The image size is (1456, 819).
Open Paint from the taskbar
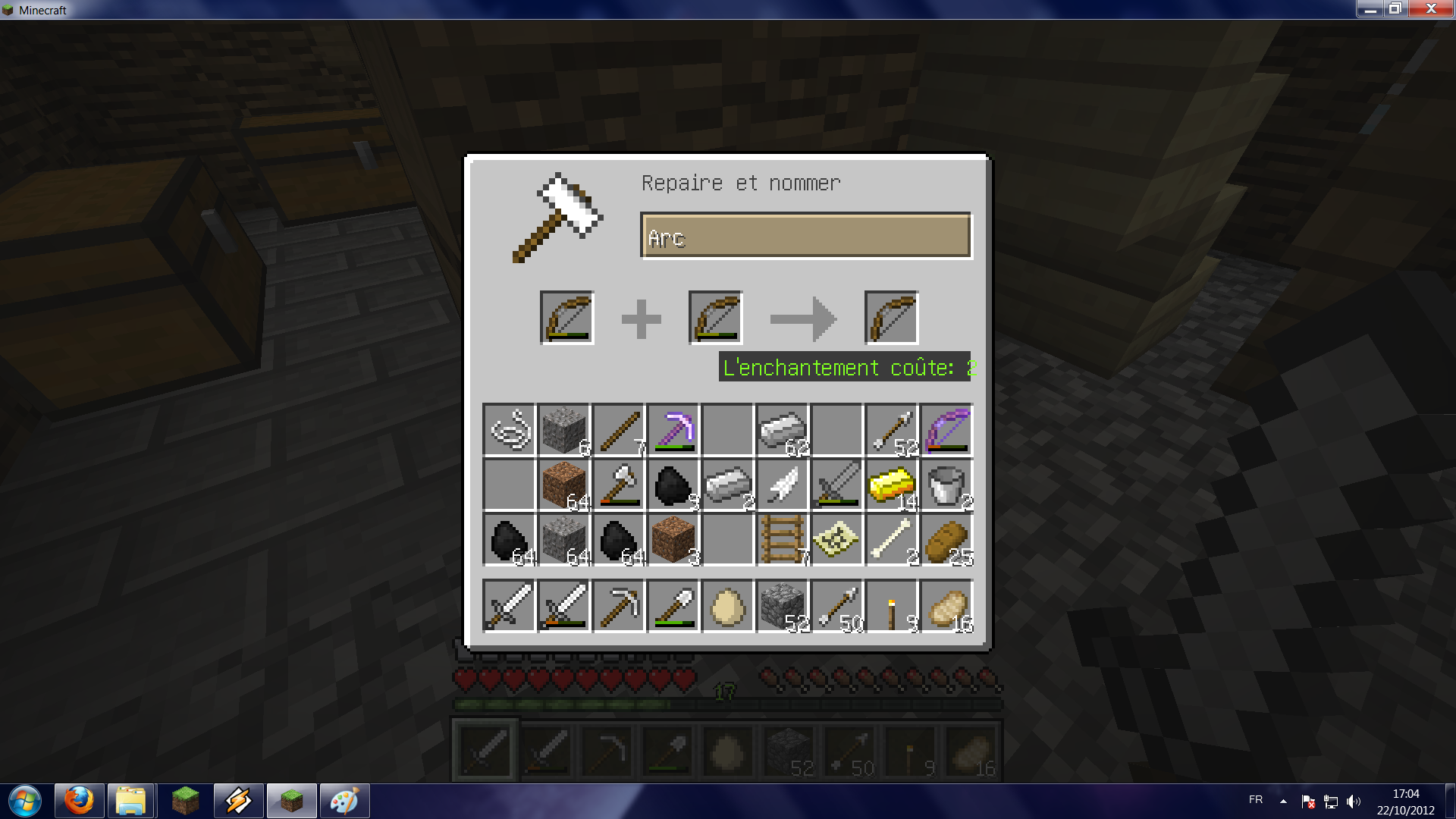344,800
